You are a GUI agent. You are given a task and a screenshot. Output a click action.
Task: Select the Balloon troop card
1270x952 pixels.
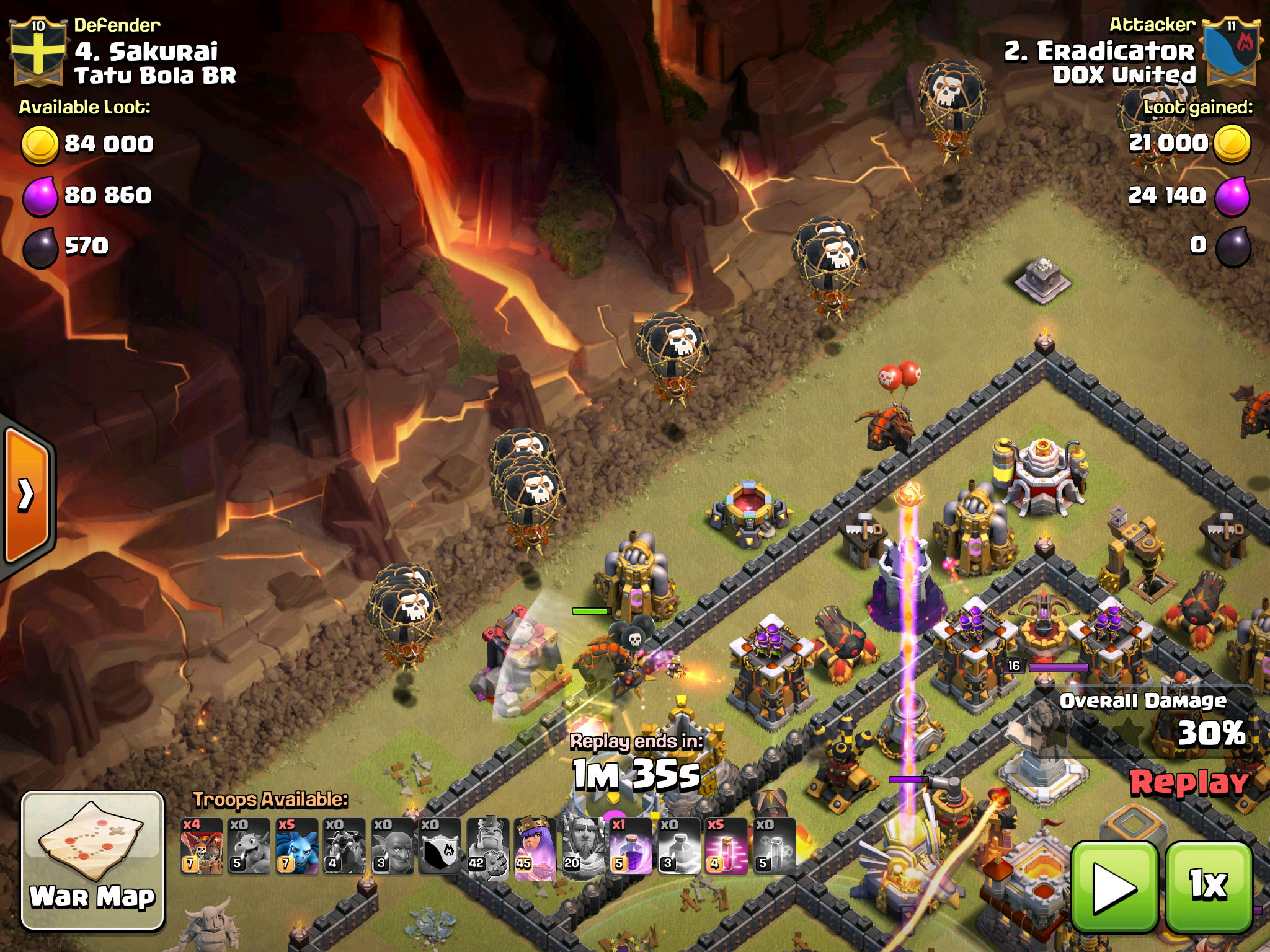coord(202,846)
